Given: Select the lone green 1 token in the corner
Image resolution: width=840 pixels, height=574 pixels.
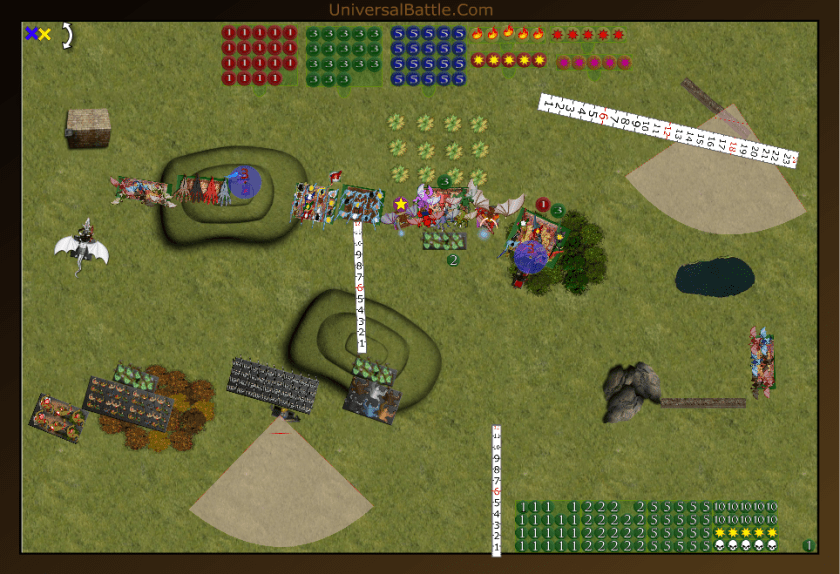Looking at the screenshot, I should pyautogui.click(x=808, y=545).
